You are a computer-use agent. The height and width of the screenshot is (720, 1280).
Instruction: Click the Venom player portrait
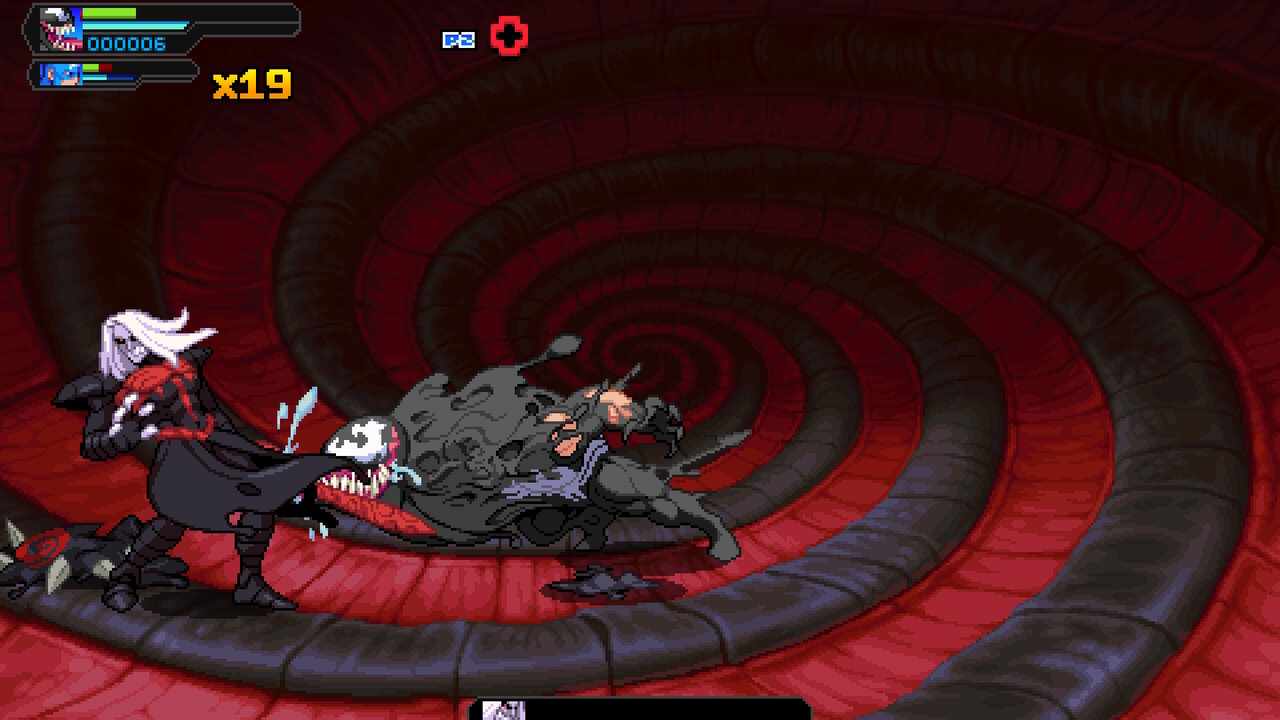click(61, 30)
